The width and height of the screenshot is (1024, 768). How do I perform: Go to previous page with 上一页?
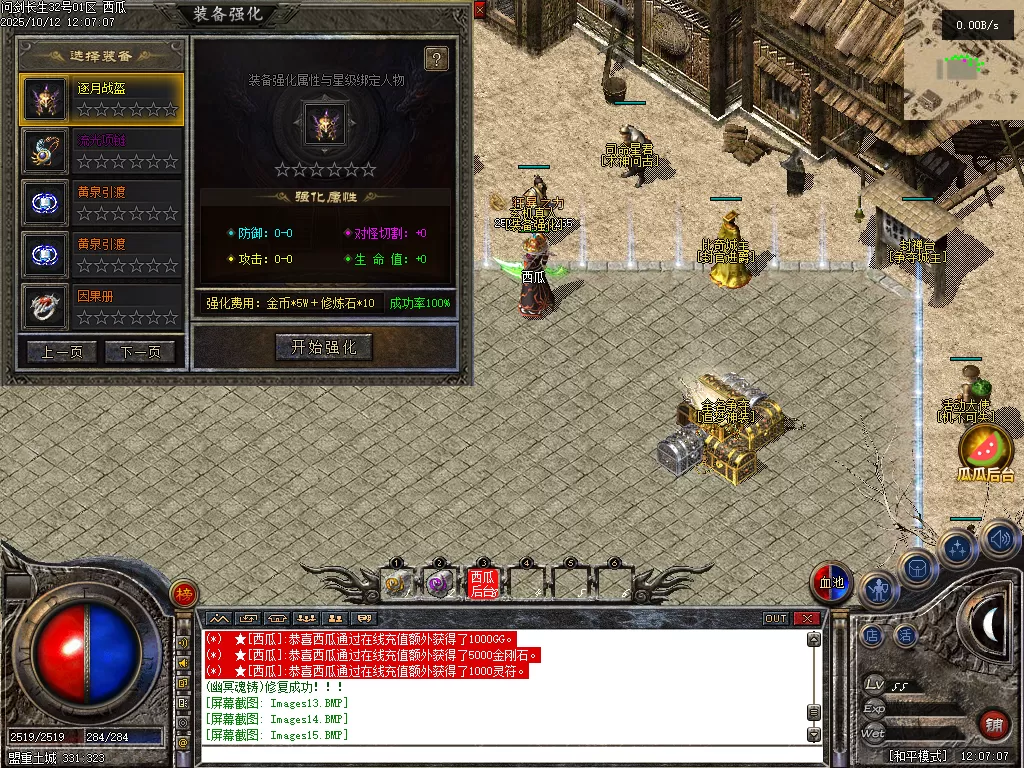click(x=62, y=352)
